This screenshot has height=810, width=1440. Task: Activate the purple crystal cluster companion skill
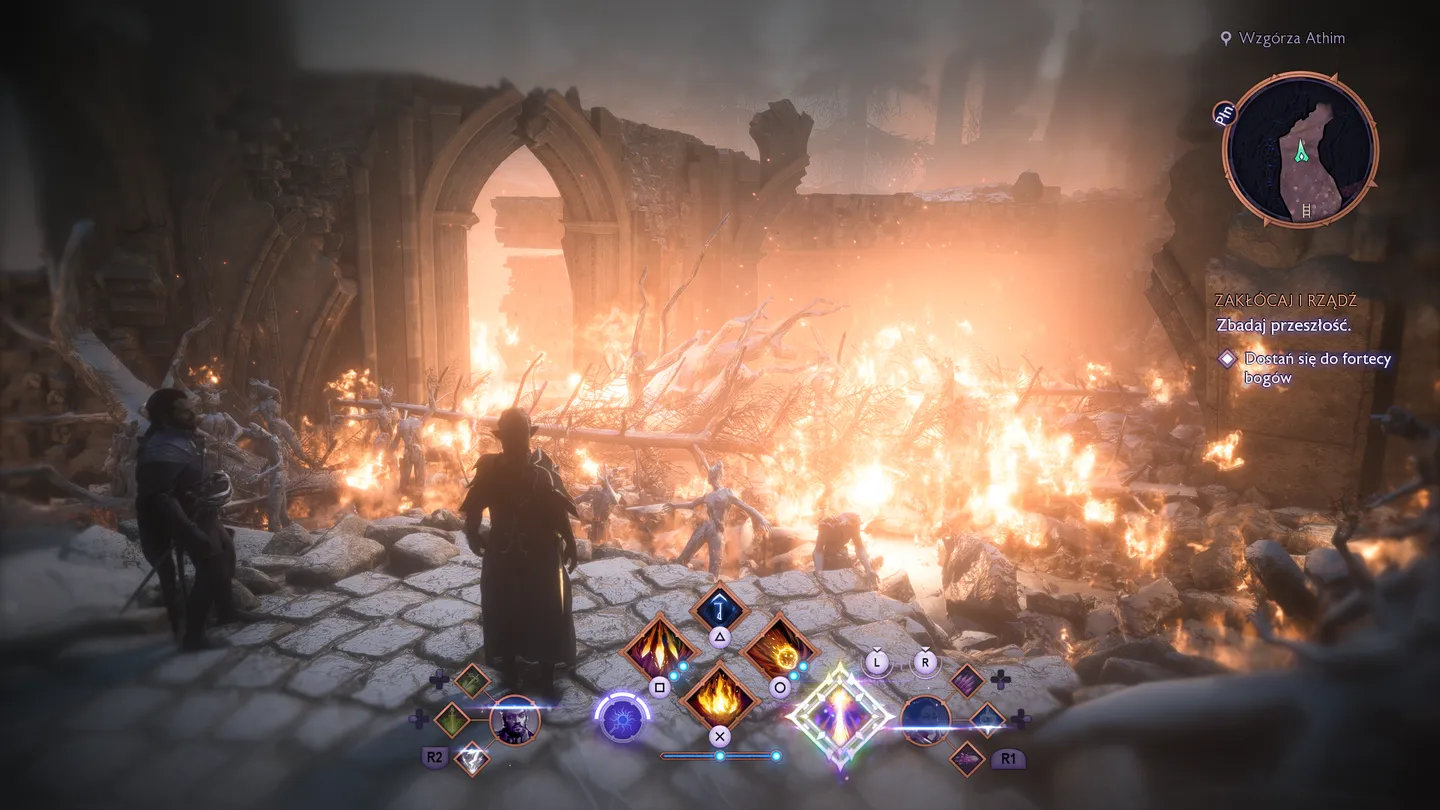tap(967, 681)
